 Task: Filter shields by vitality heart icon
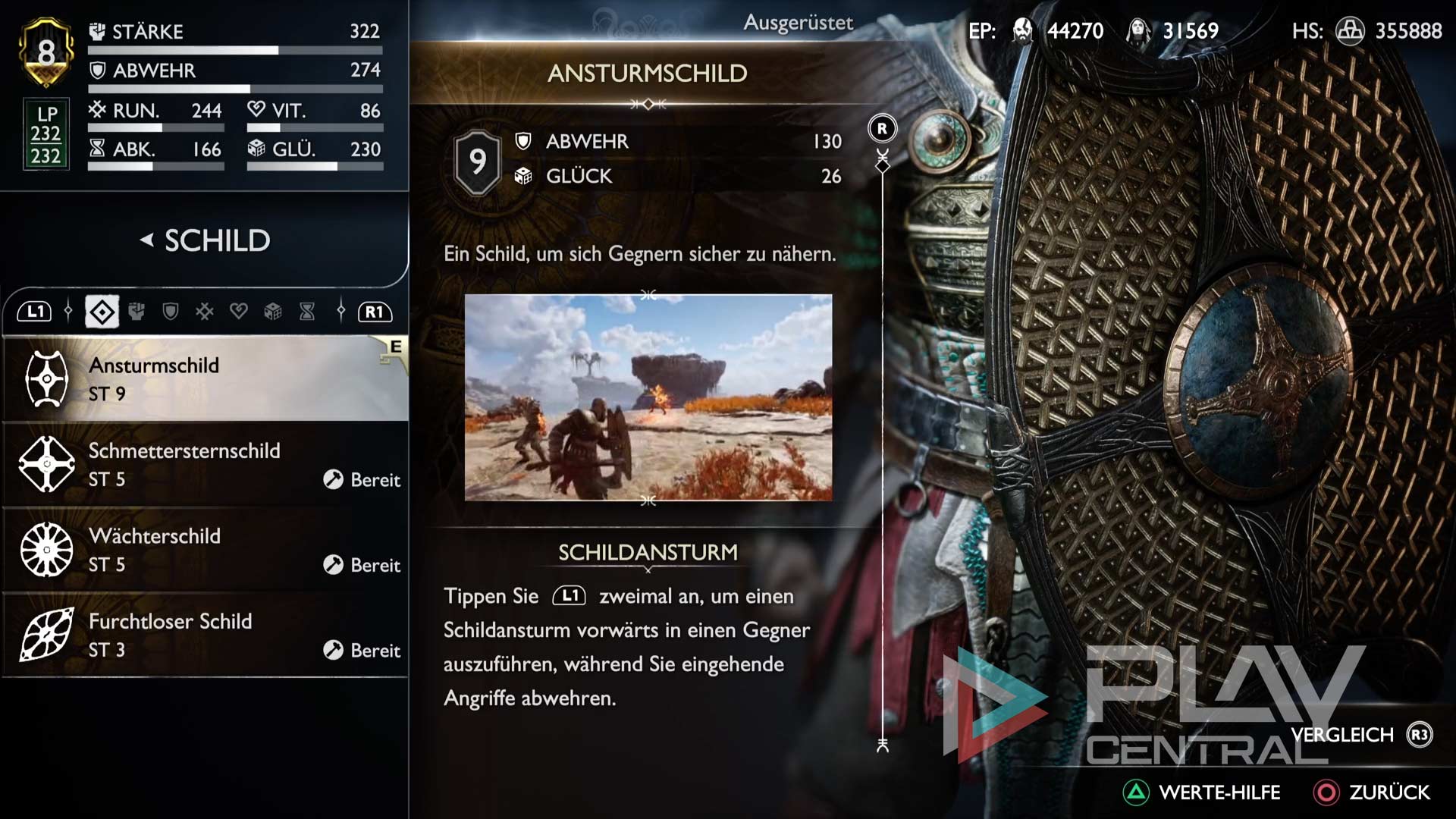click(x=239, y=312)
